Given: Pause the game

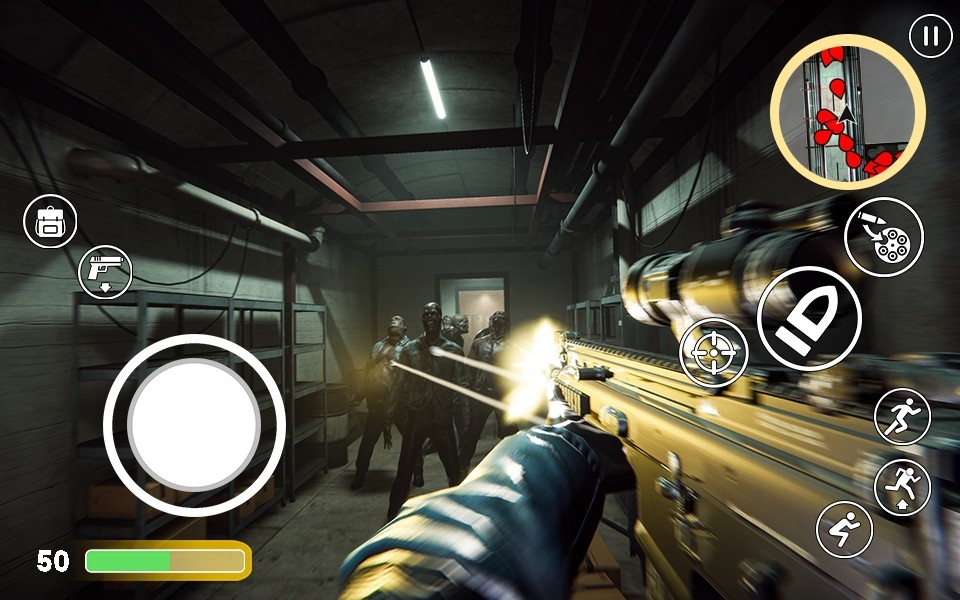Looking at the screenshot, I should tap(931, 36).
